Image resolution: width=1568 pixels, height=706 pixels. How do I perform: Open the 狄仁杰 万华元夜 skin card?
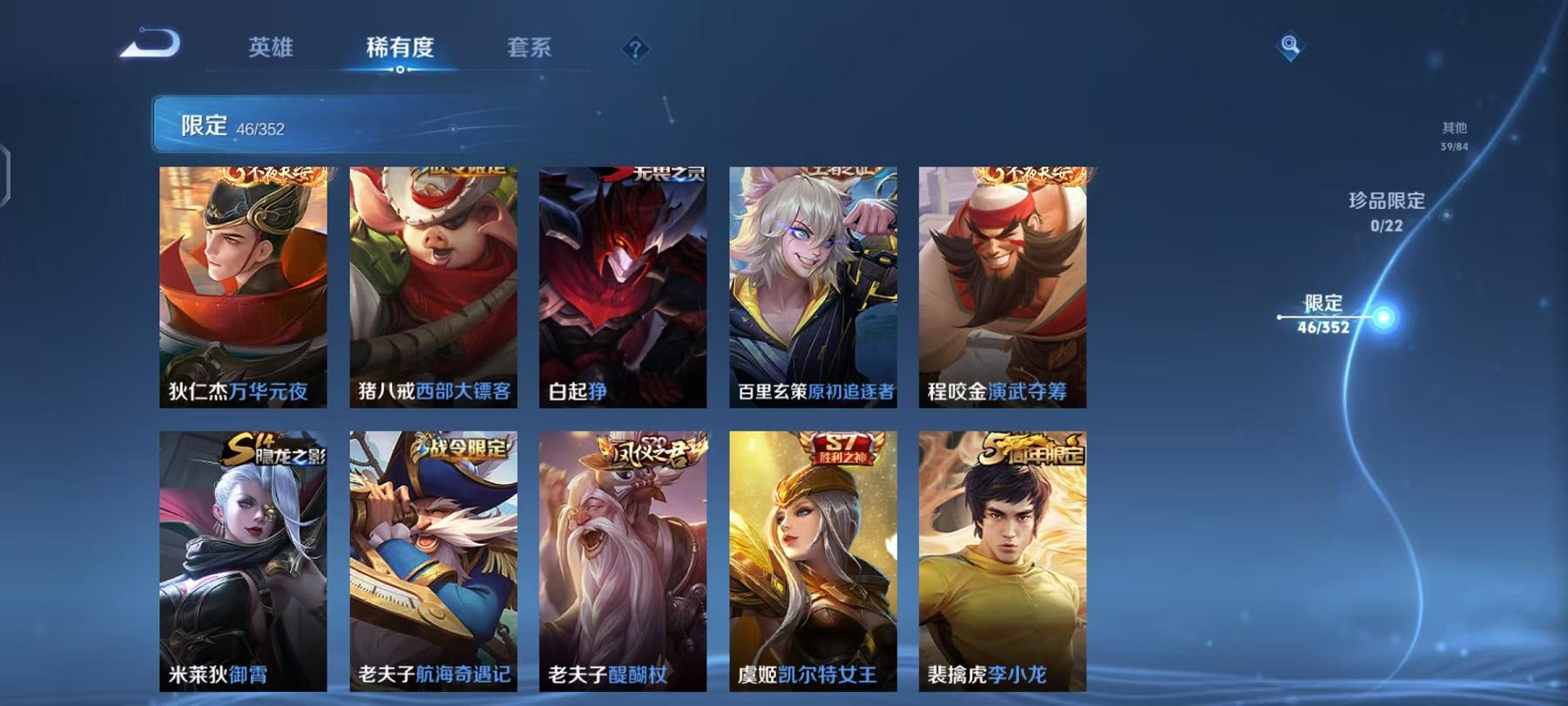pos(244,288)
